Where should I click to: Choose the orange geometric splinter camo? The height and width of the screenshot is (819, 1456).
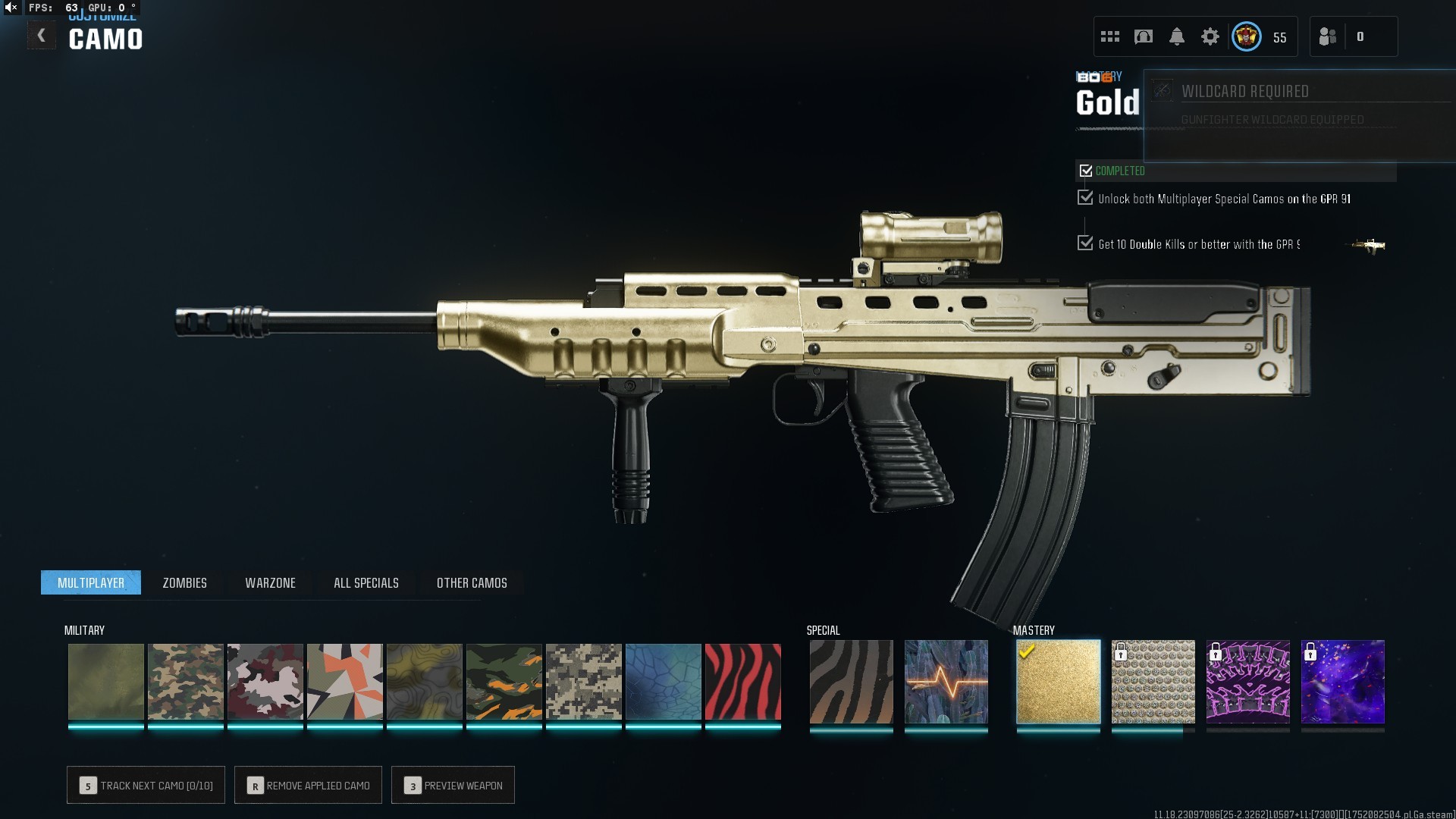click(x=344, y=681)
